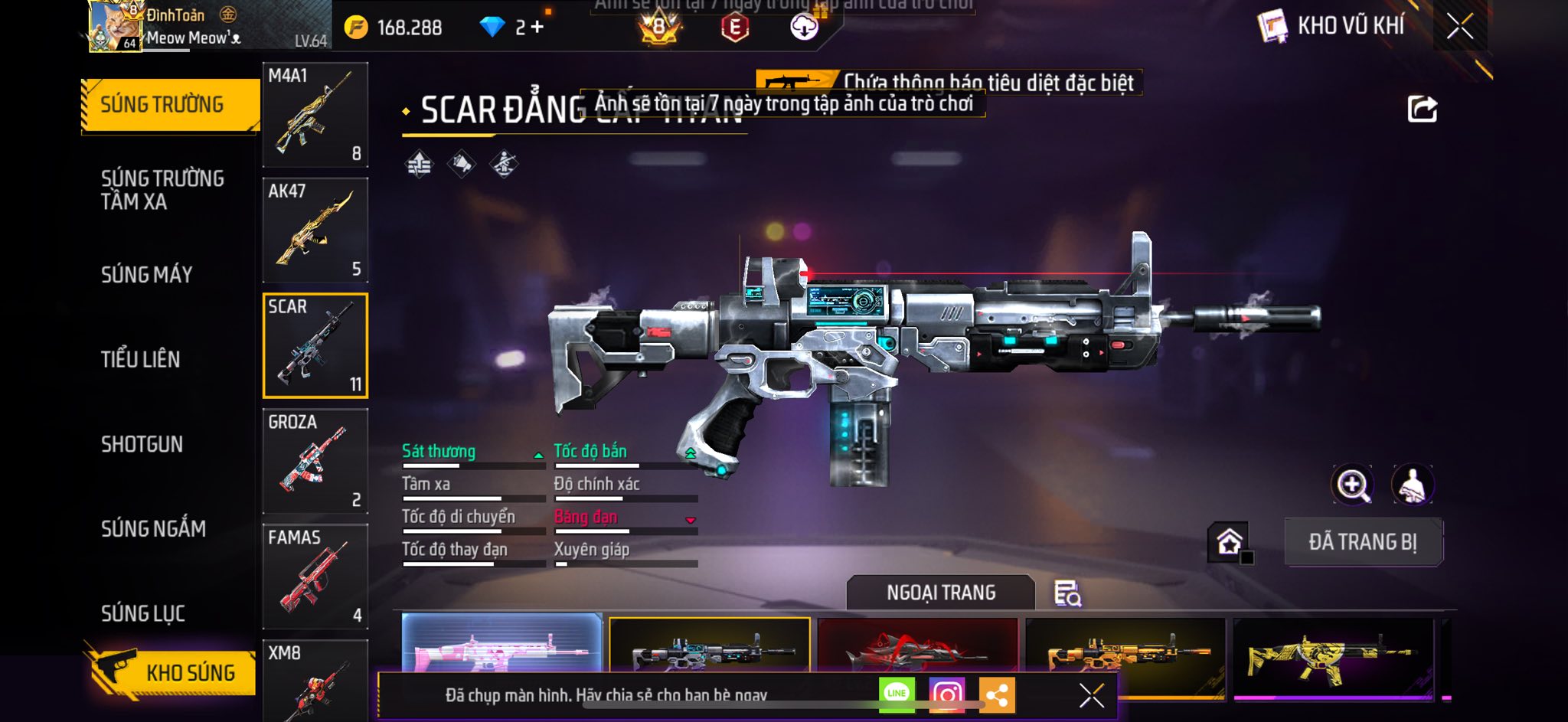Dismiss the screenshot share banner

1091,695
